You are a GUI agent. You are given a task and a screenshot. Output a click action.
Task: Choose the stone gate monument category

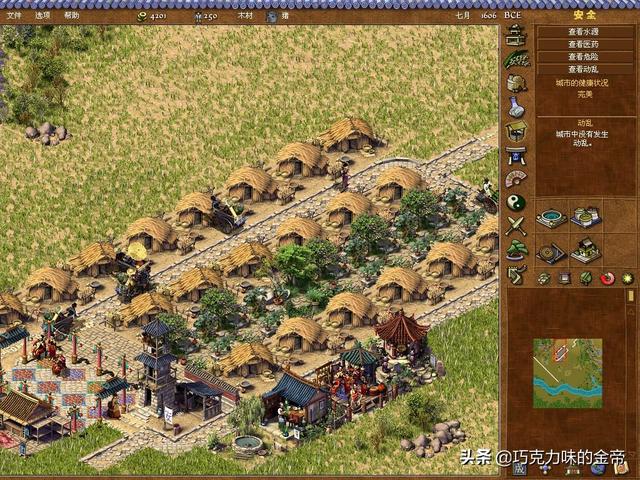coord(516,155)
